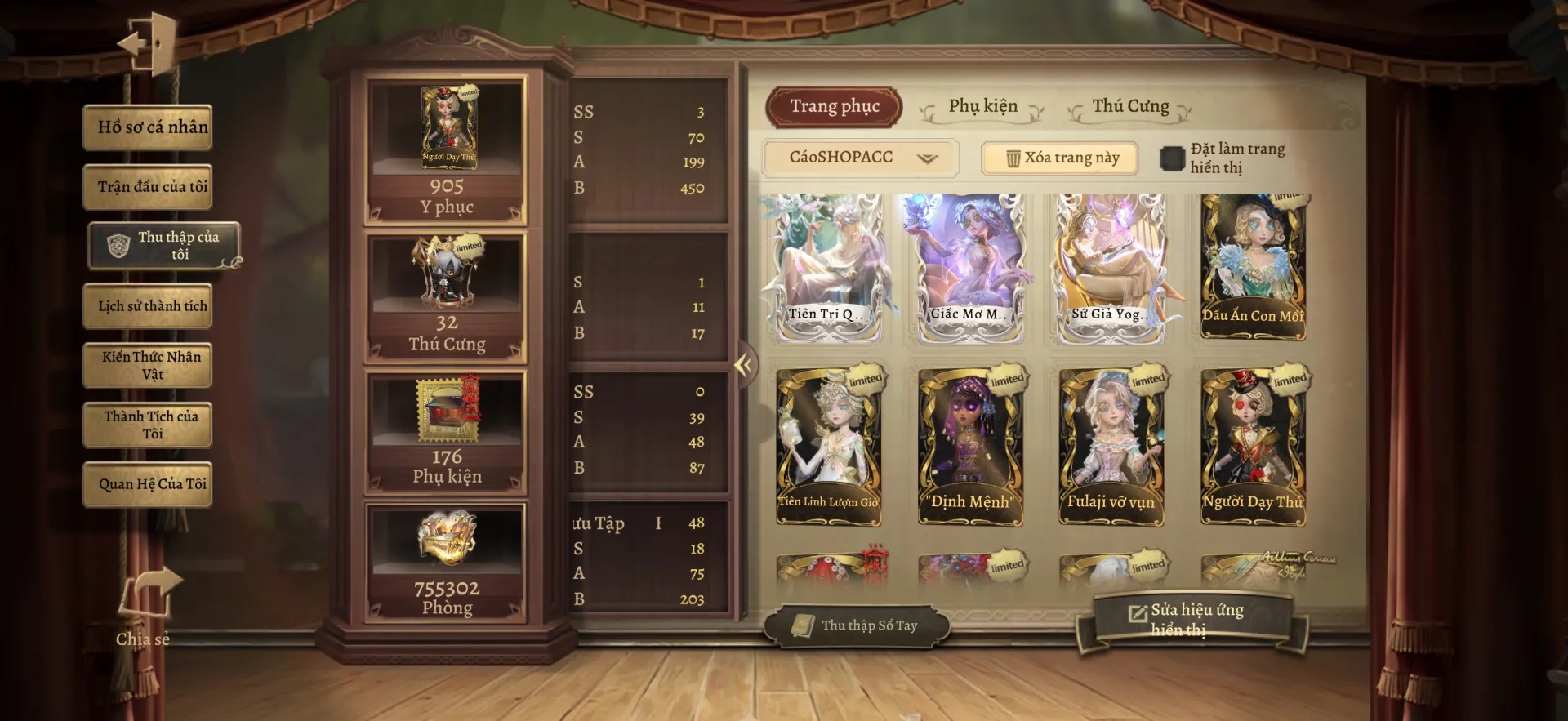Screen dimensions: 1568x721
Task: Choose the "Định Mệnh" costume card
Action: point(970,445)
